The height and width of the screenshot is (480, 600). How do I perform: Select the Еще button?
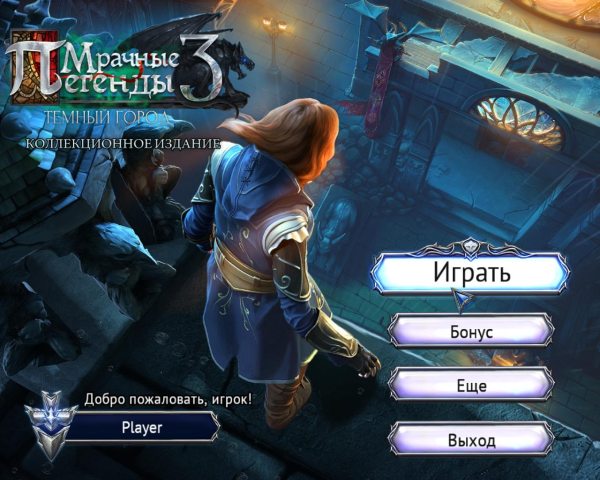tap(470, 384)
